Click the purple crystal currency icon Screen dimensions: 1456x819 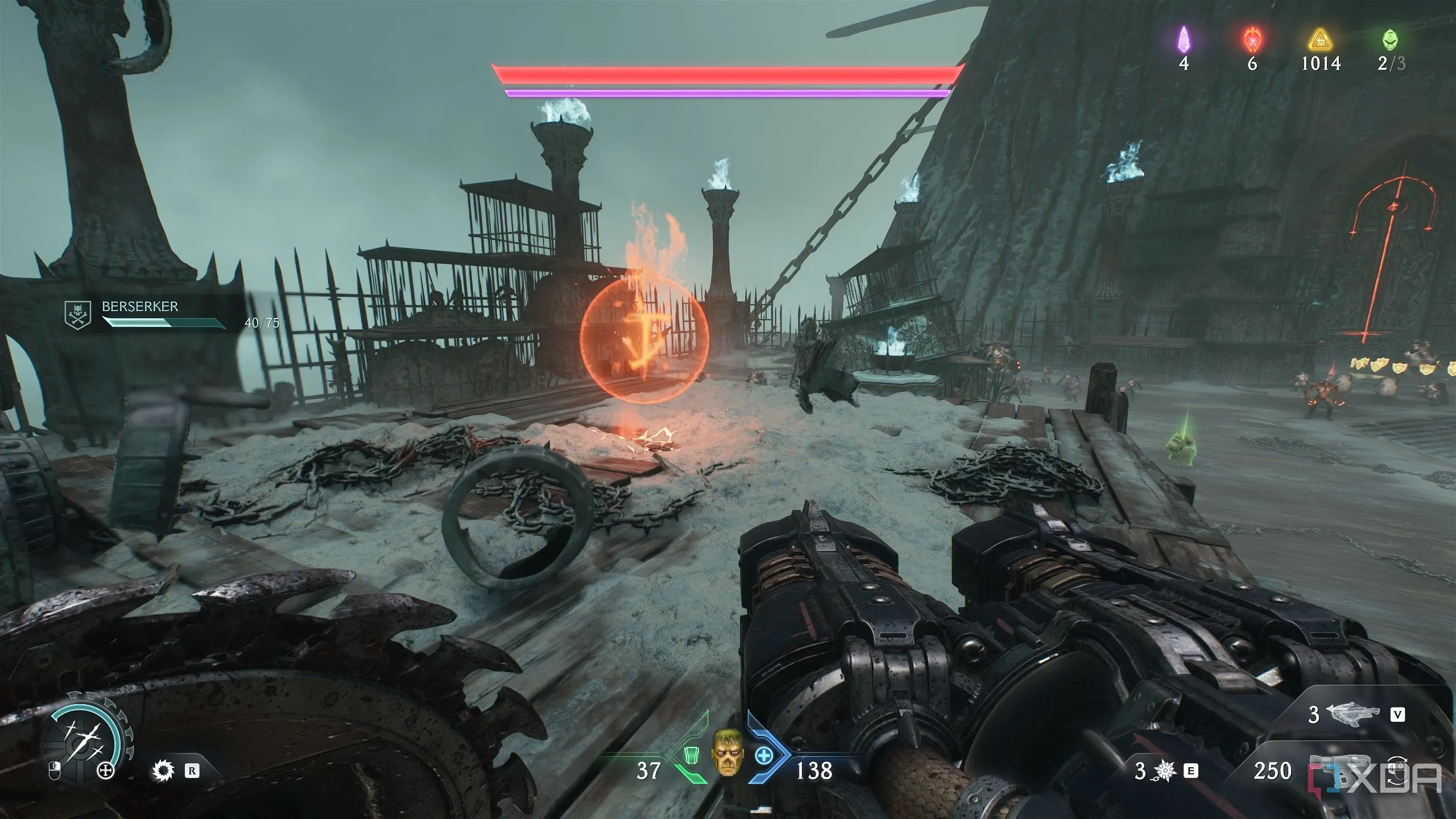pos(1184,40)
